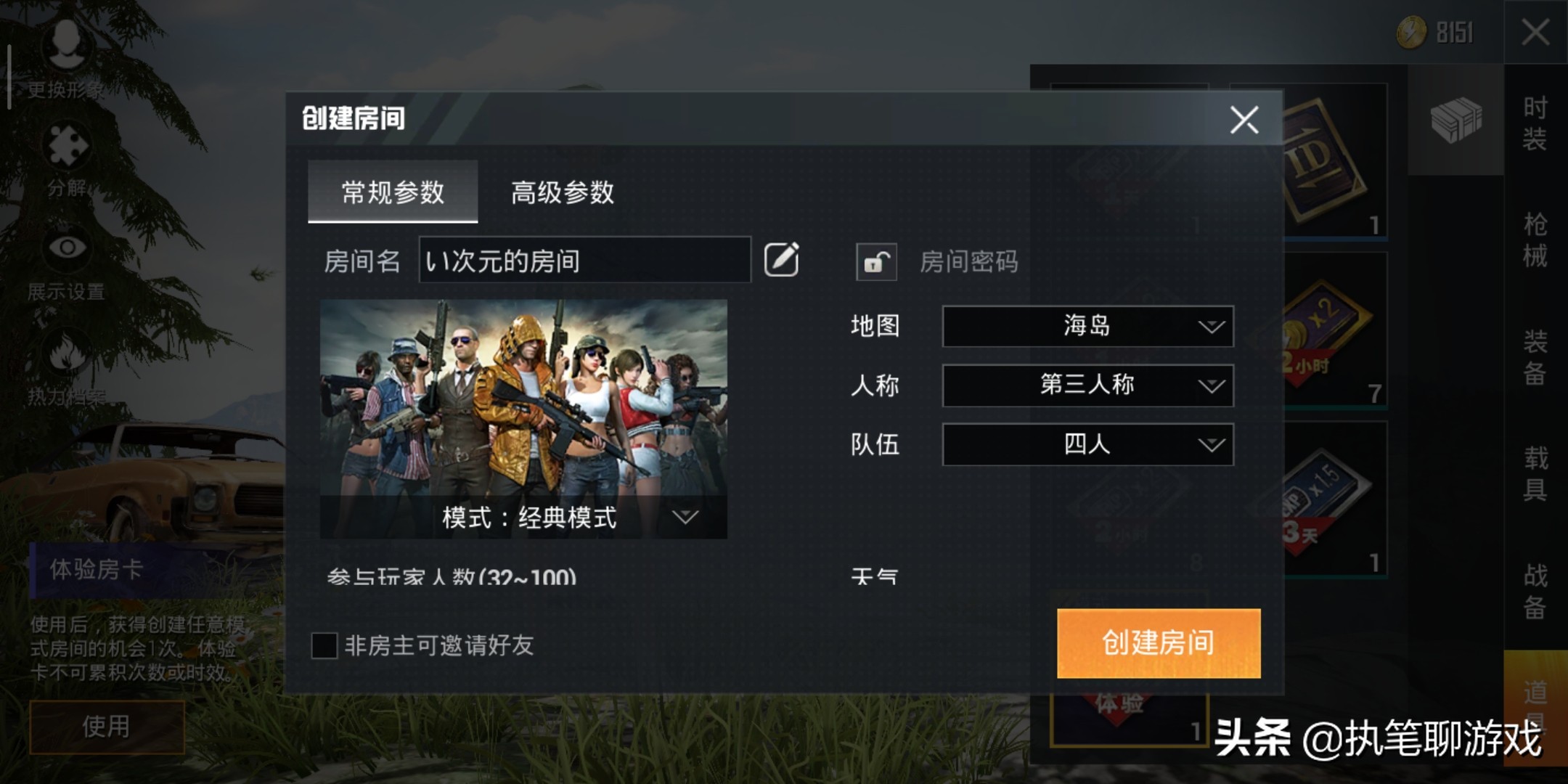
Task: Toggle the room password lock on
Action: click(x=875, y=263)
